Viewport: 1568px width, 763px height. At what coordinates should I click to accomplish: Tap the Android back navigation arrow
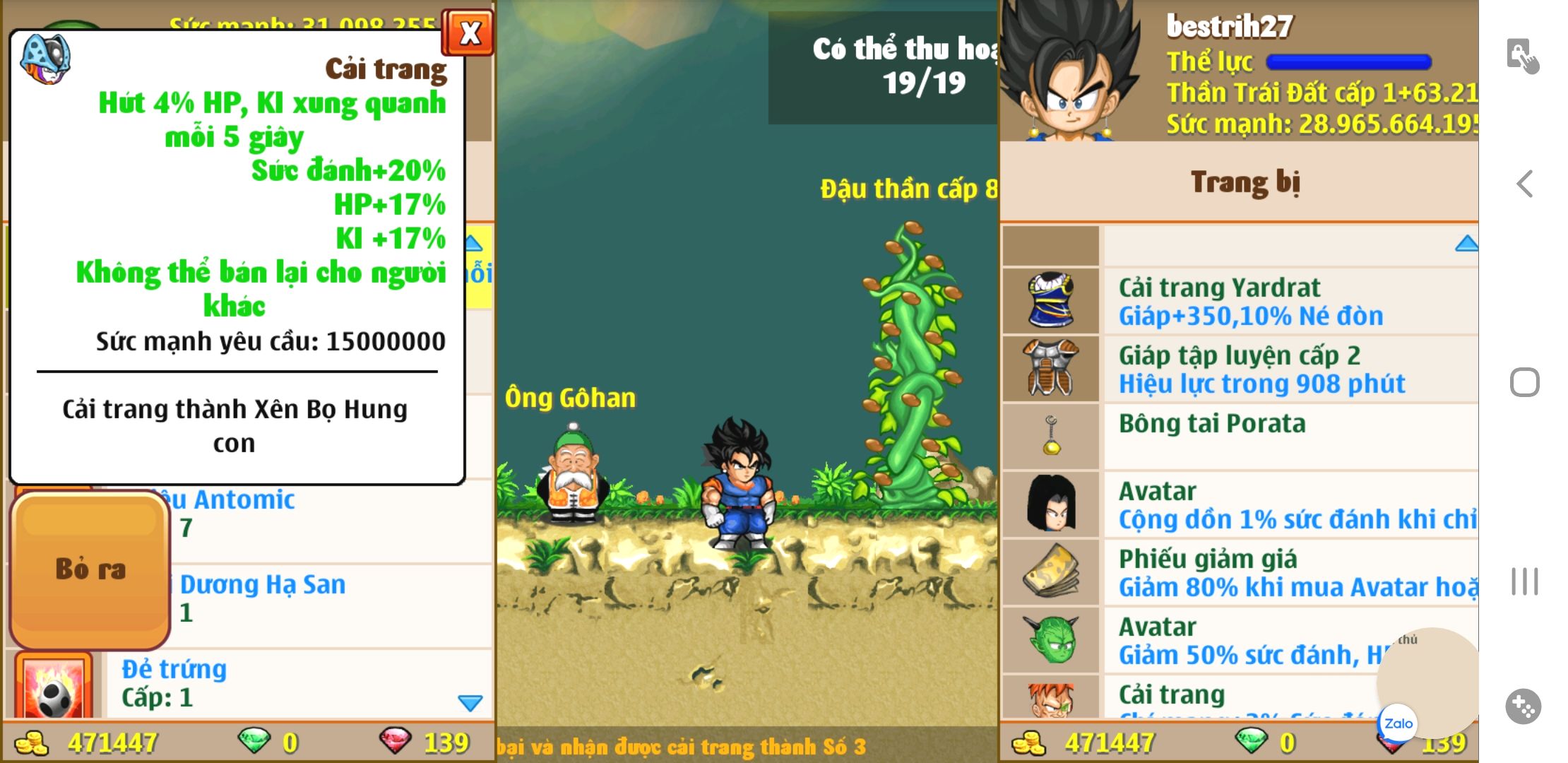1524,184
